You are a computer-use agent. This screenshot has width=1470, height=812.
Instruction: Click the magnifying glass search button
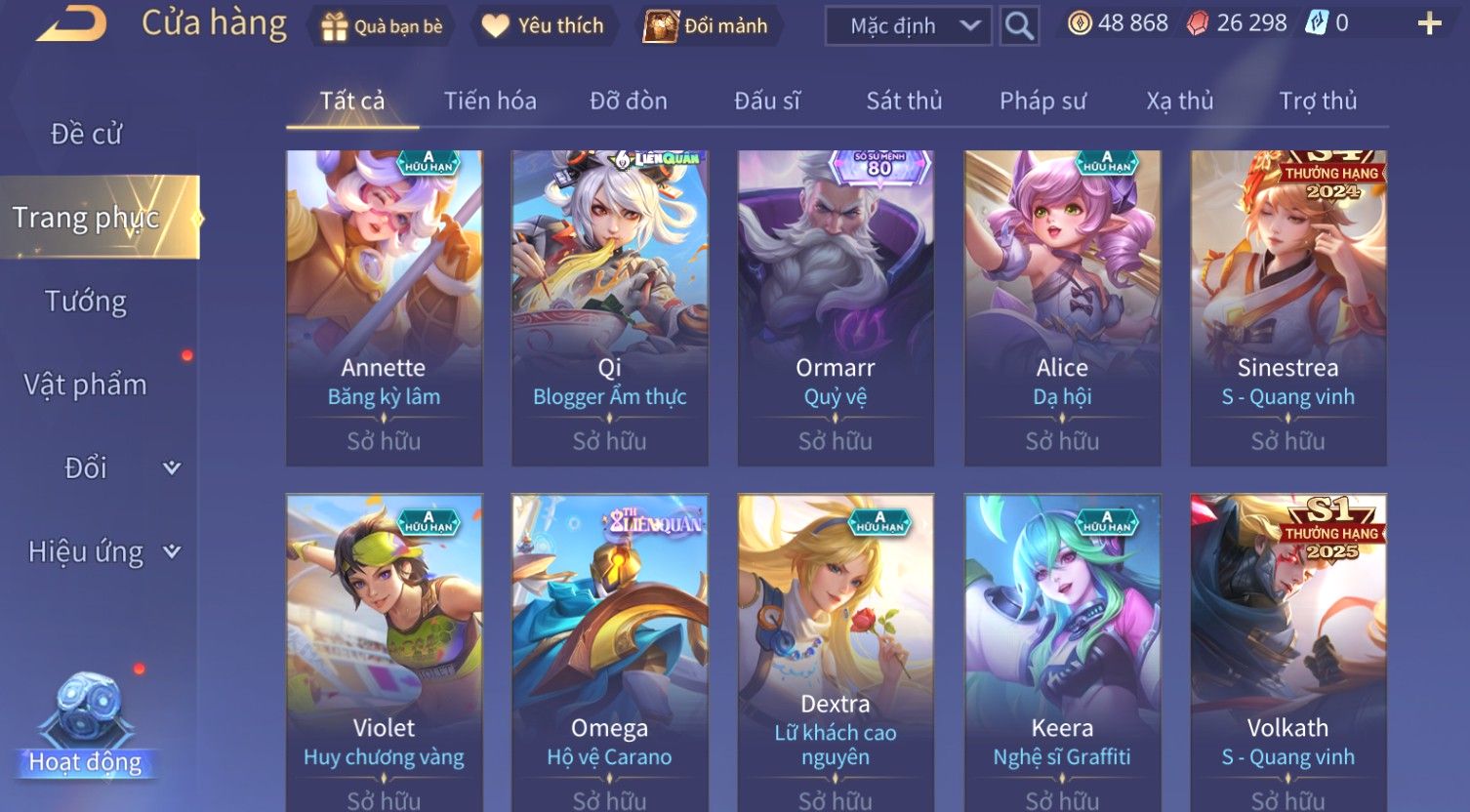coord(1019,26)
